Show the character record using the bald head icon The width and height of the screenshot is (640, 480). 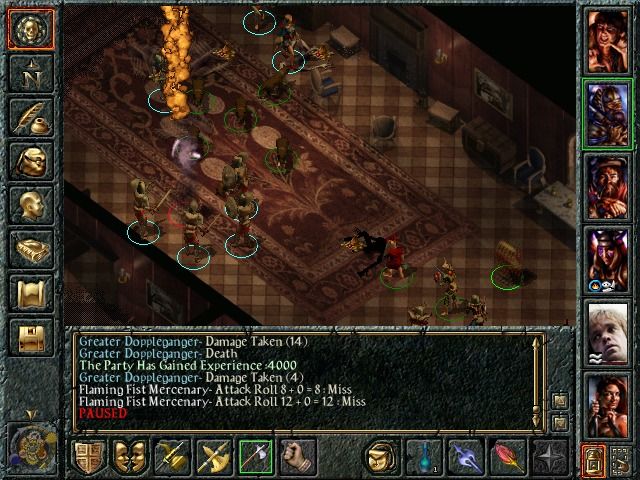pyautogui.click(x=31, y=204)
